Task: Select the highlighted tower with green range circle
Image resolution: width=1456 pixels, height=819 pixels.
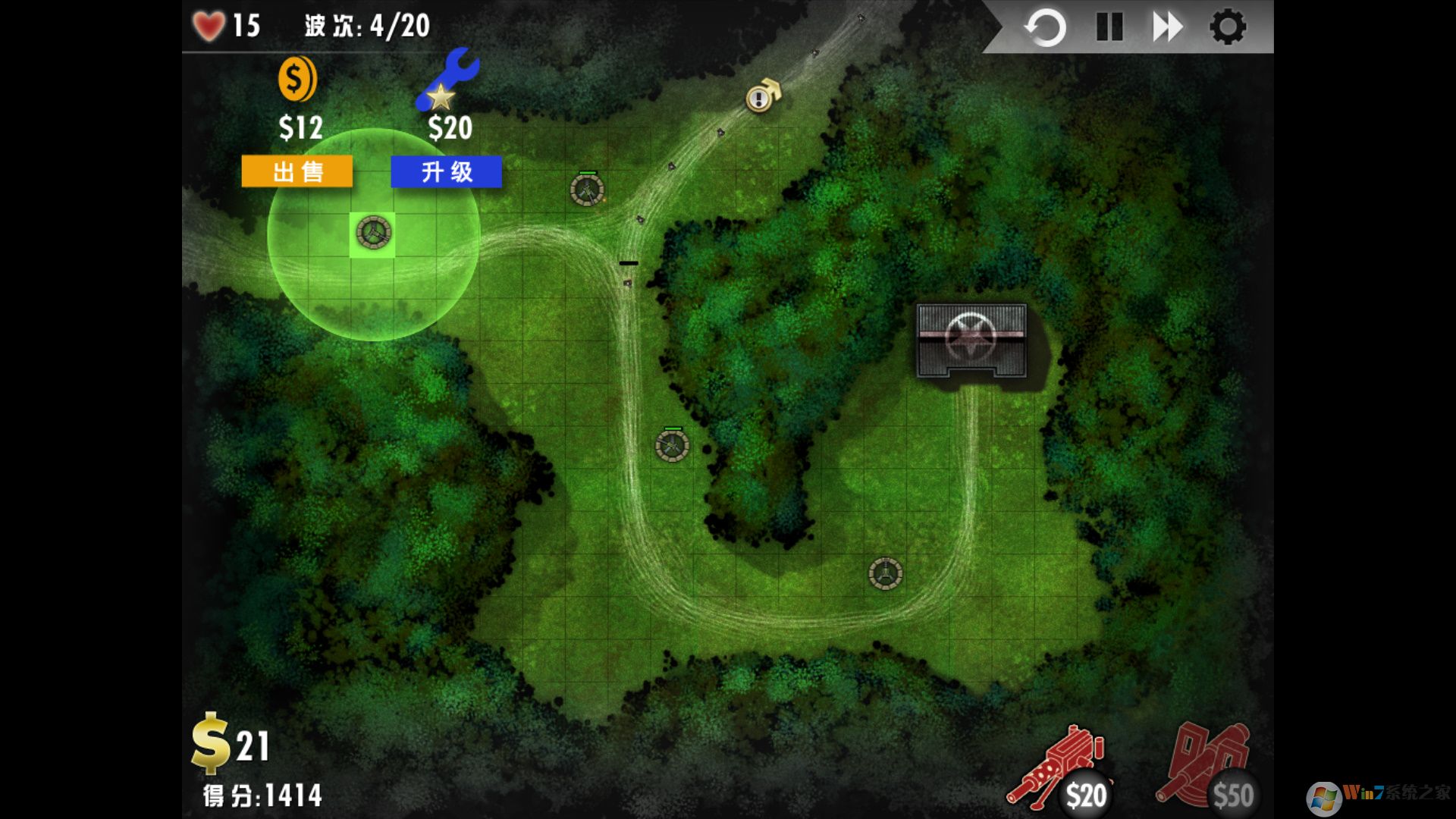Action: [373, 234]
